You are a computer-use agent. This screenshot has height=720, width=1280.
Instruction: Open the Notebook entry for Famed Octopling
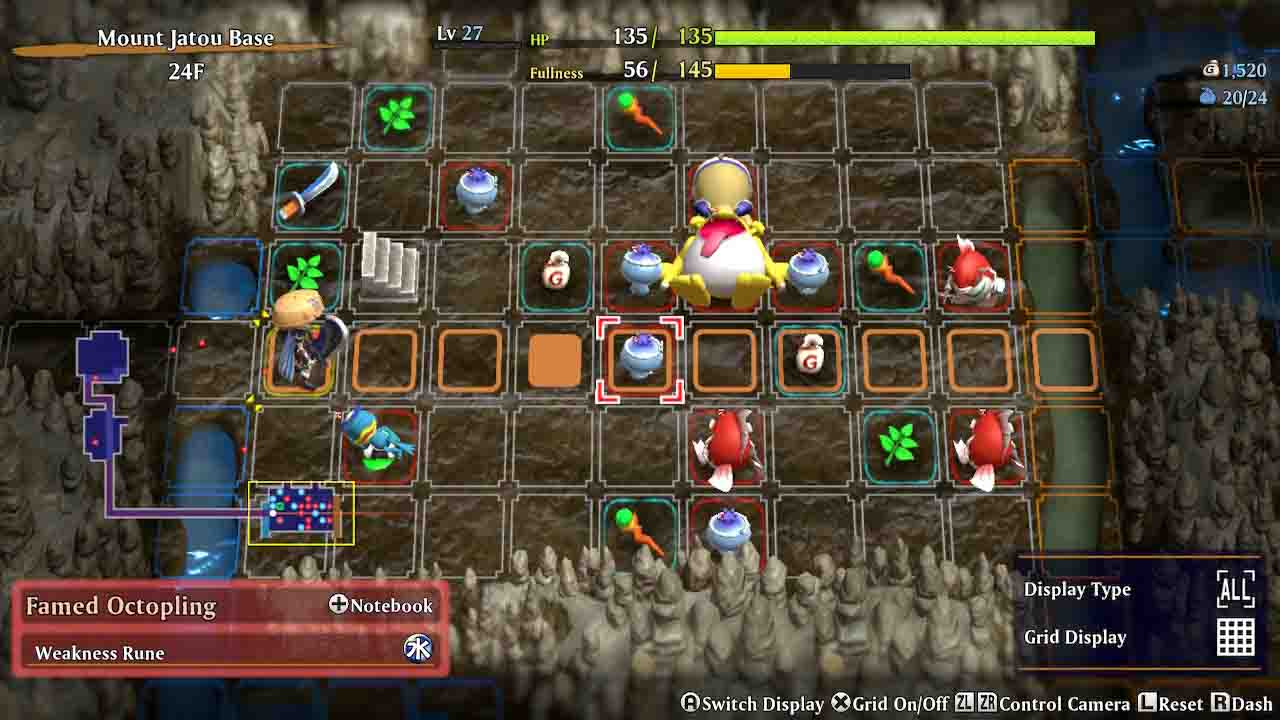pyautogui.click(x=382, y=605)
